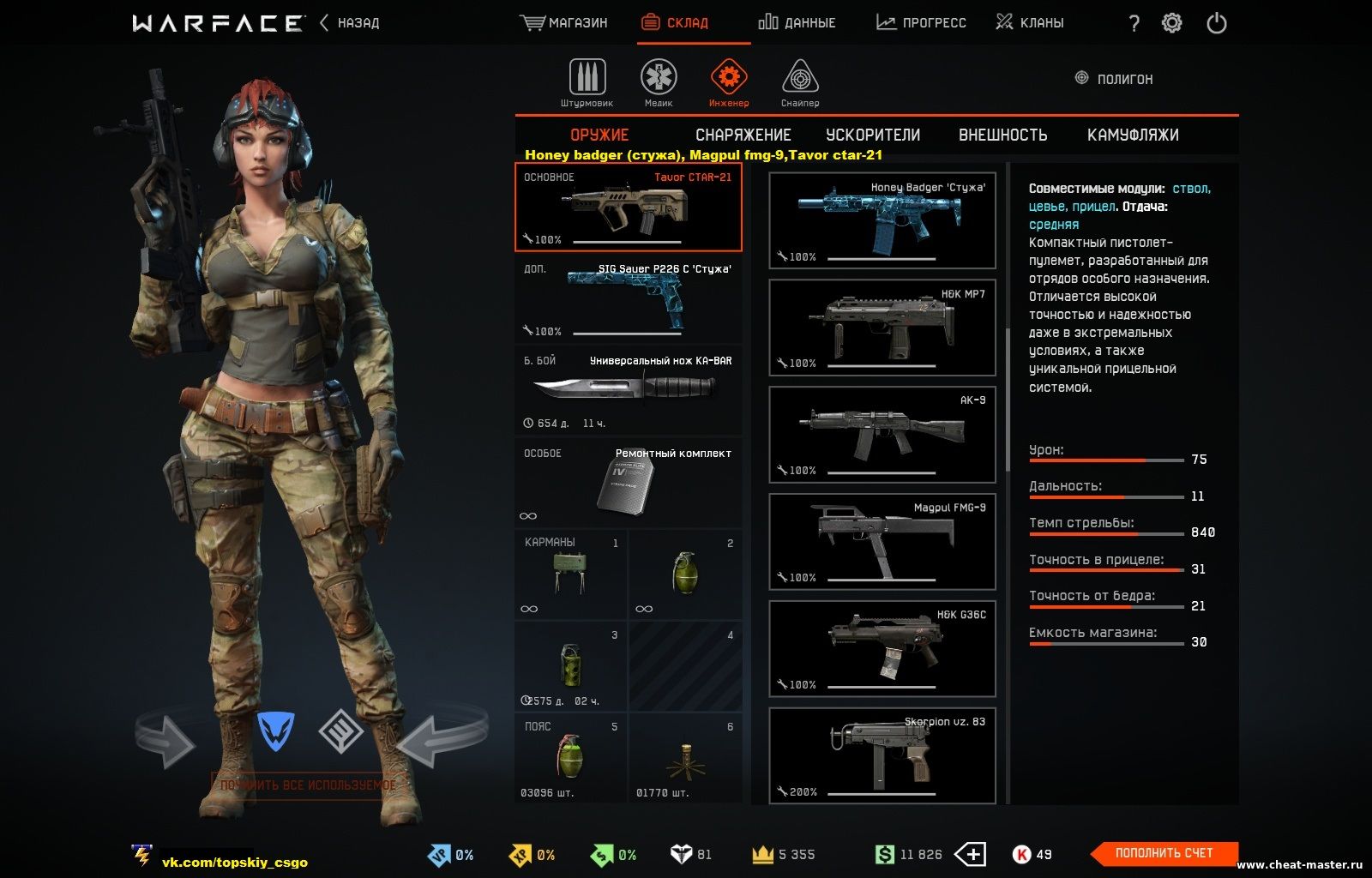This screenshot has width=1372, height=878.
Task: Enter the ПОЛИГОН shooting range
Action: click(1114, 79)
